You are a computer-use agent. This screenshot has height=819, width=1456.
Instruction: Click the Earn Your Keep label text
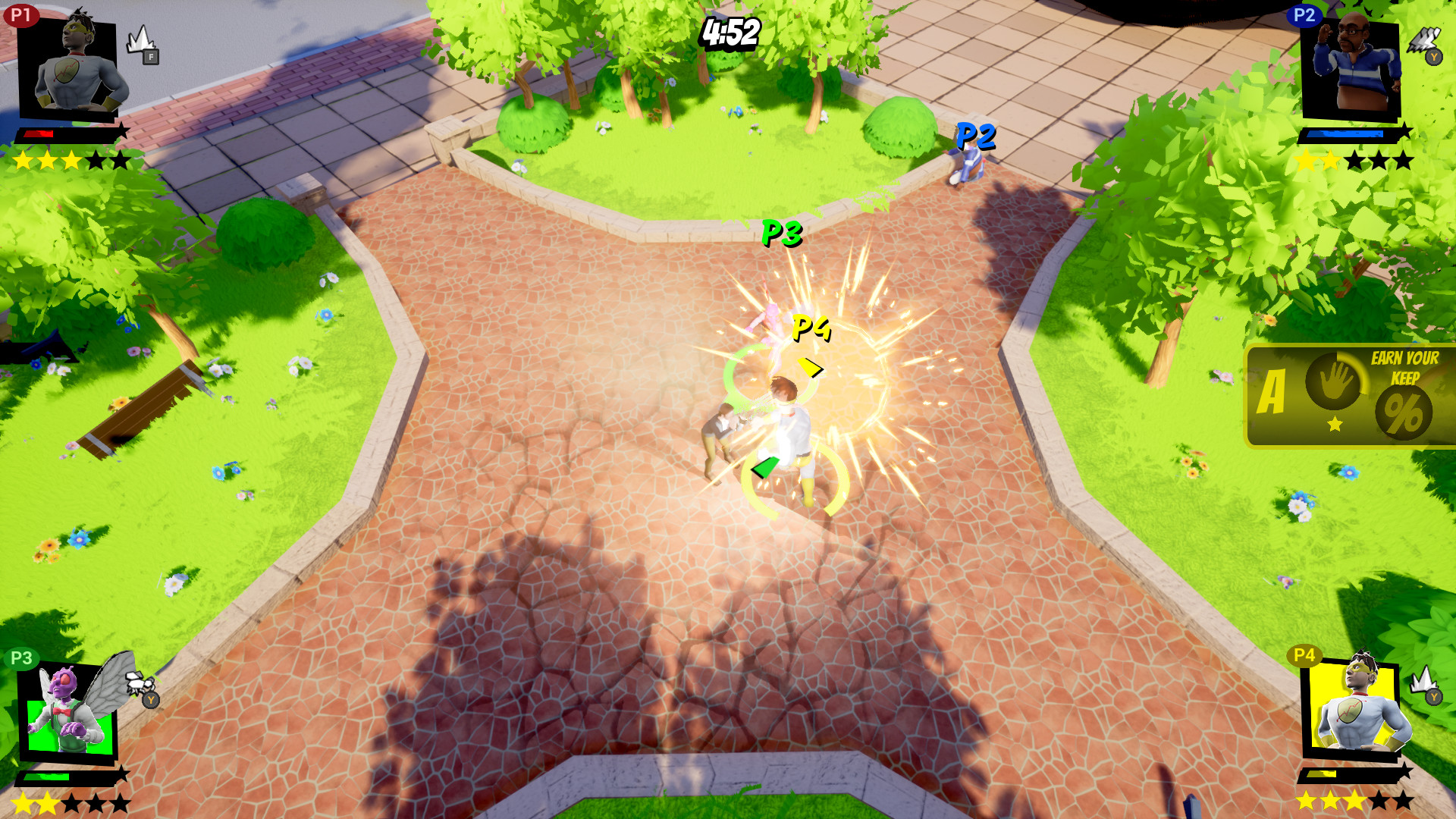1404,366
